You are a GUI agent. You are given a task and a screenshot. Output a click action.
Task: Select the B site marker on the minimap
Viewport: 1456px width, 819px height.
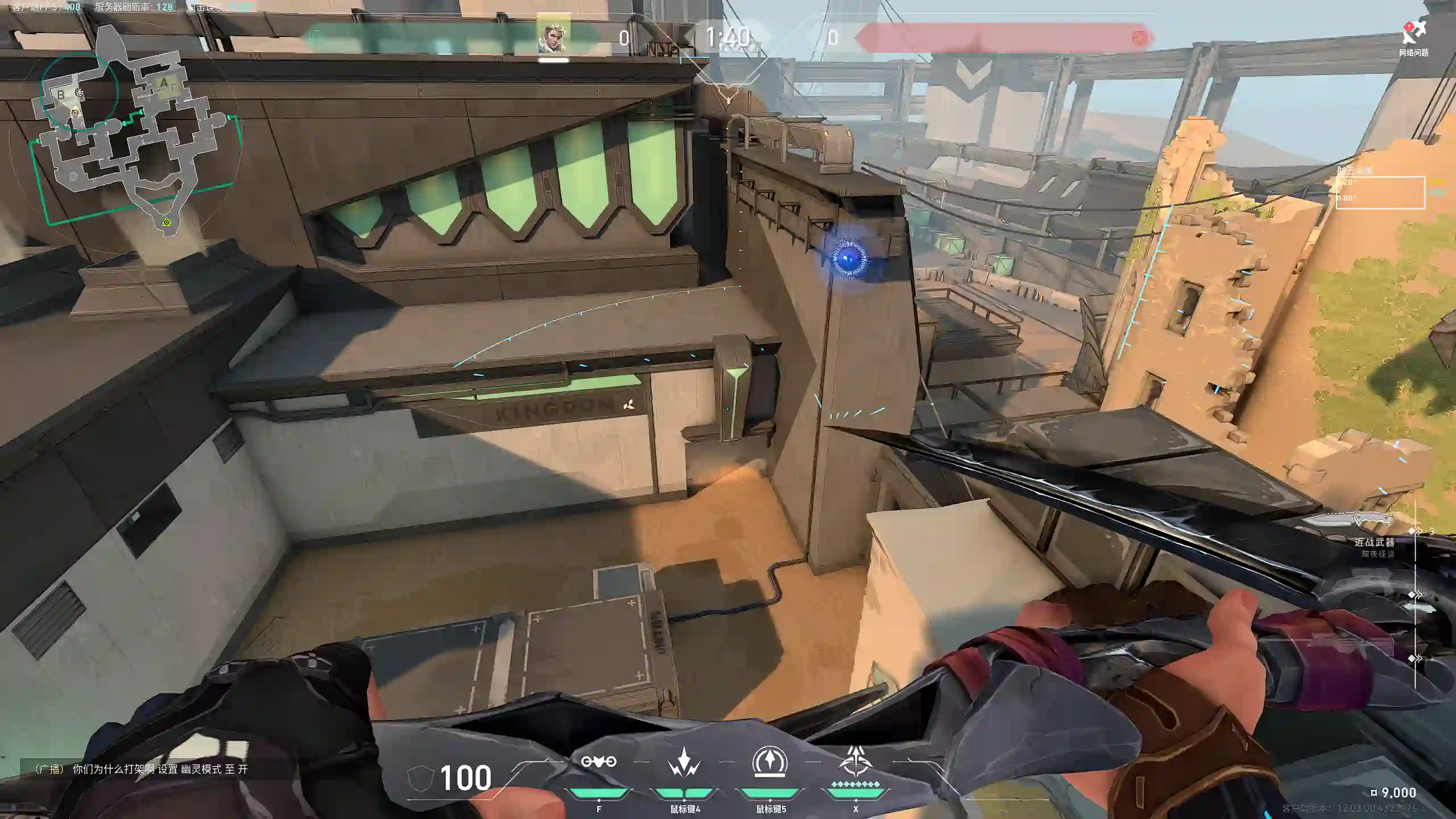61,95
